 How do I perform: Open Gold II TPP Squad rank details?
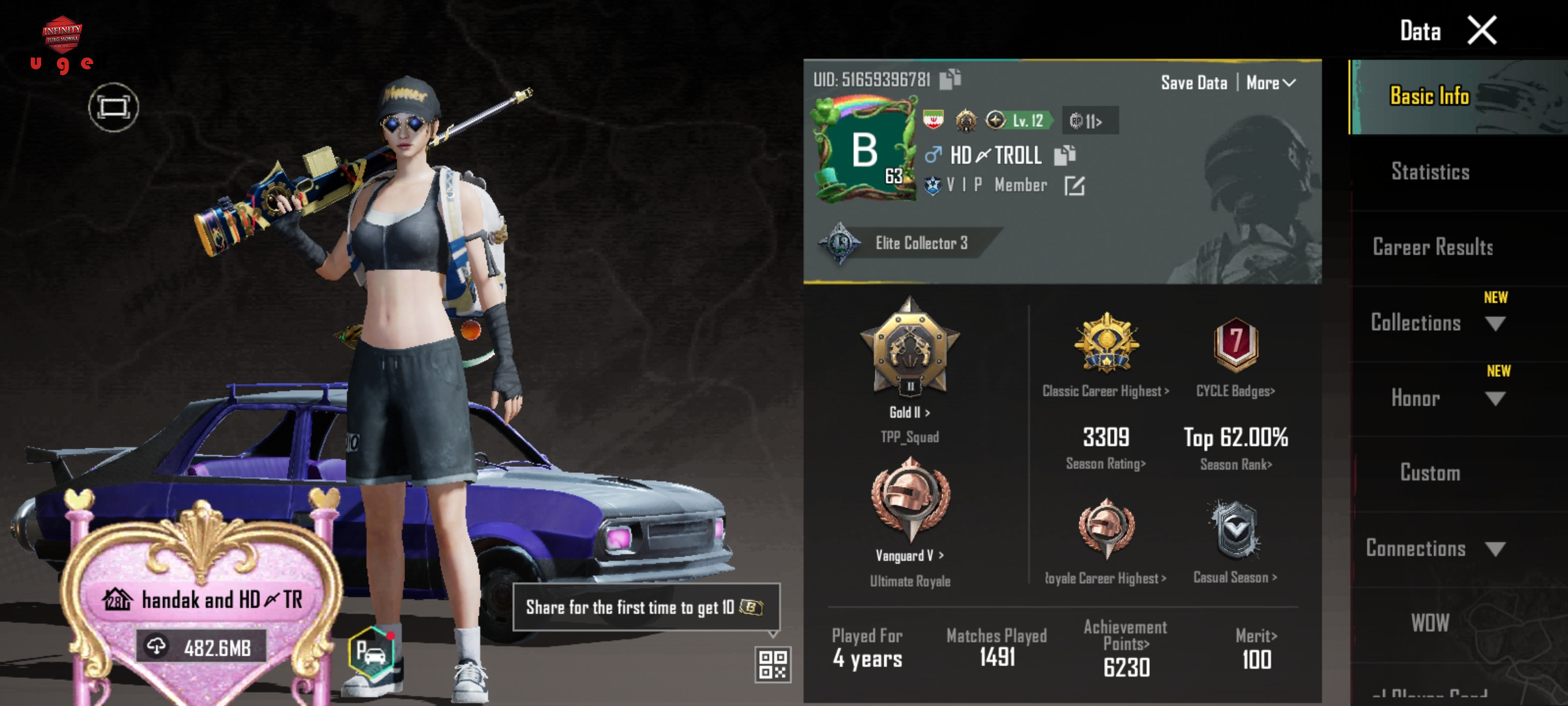[909, 412]
